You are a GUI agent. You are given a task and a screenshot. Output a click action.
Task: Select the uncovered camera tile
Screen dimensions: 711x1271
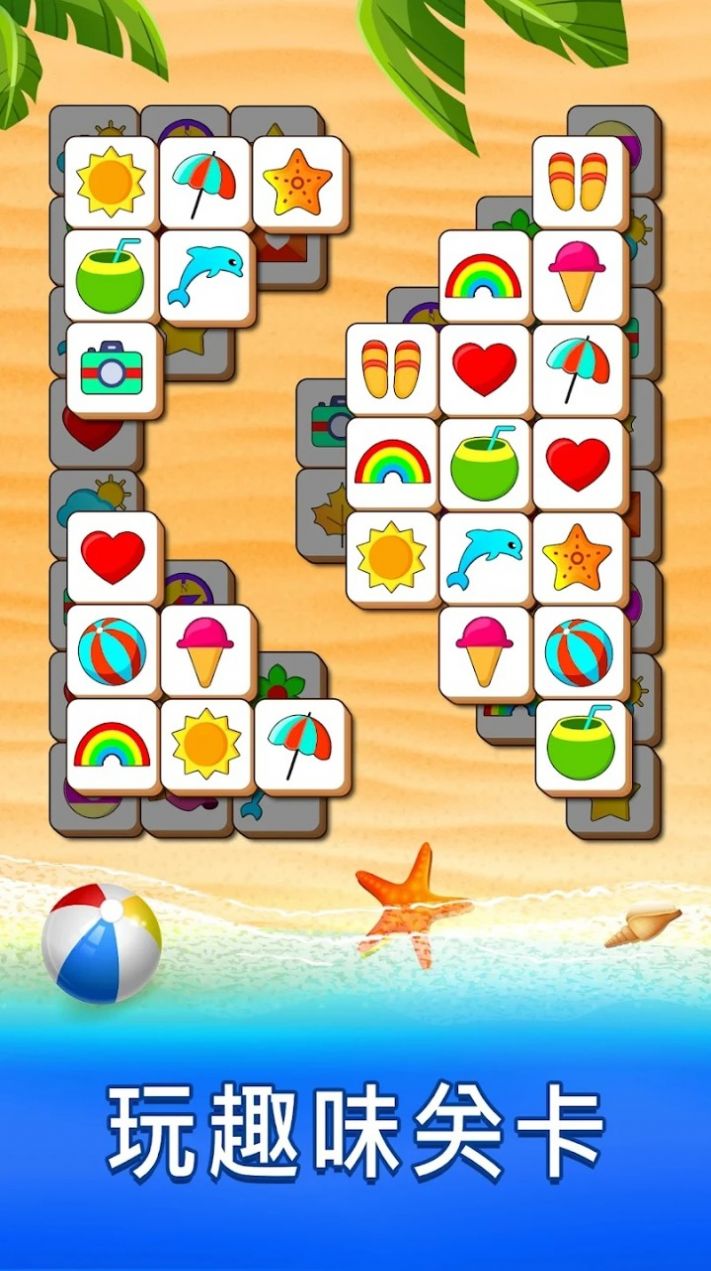[x=111, y=367]
